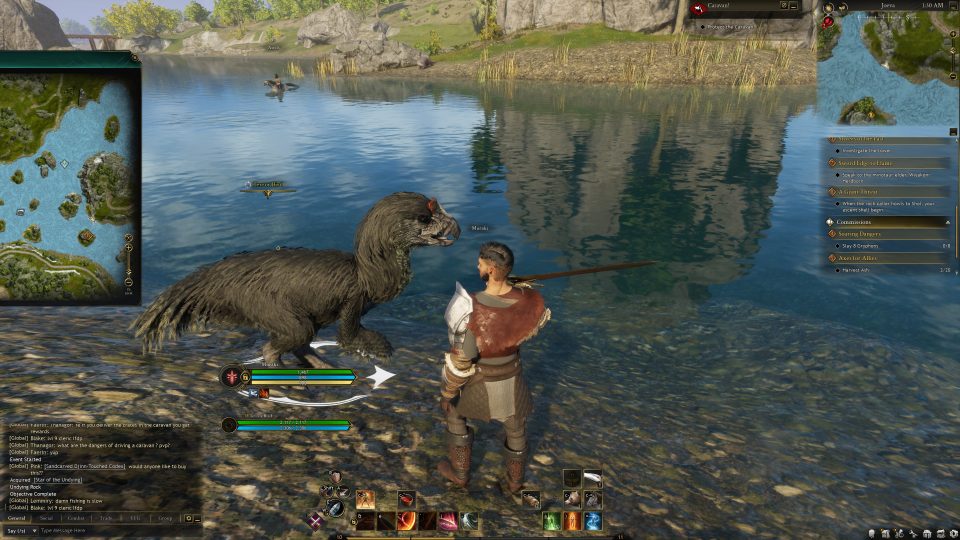Select the Group chat tab
This screenshot has height=540, width=960.
coord(164,518)
